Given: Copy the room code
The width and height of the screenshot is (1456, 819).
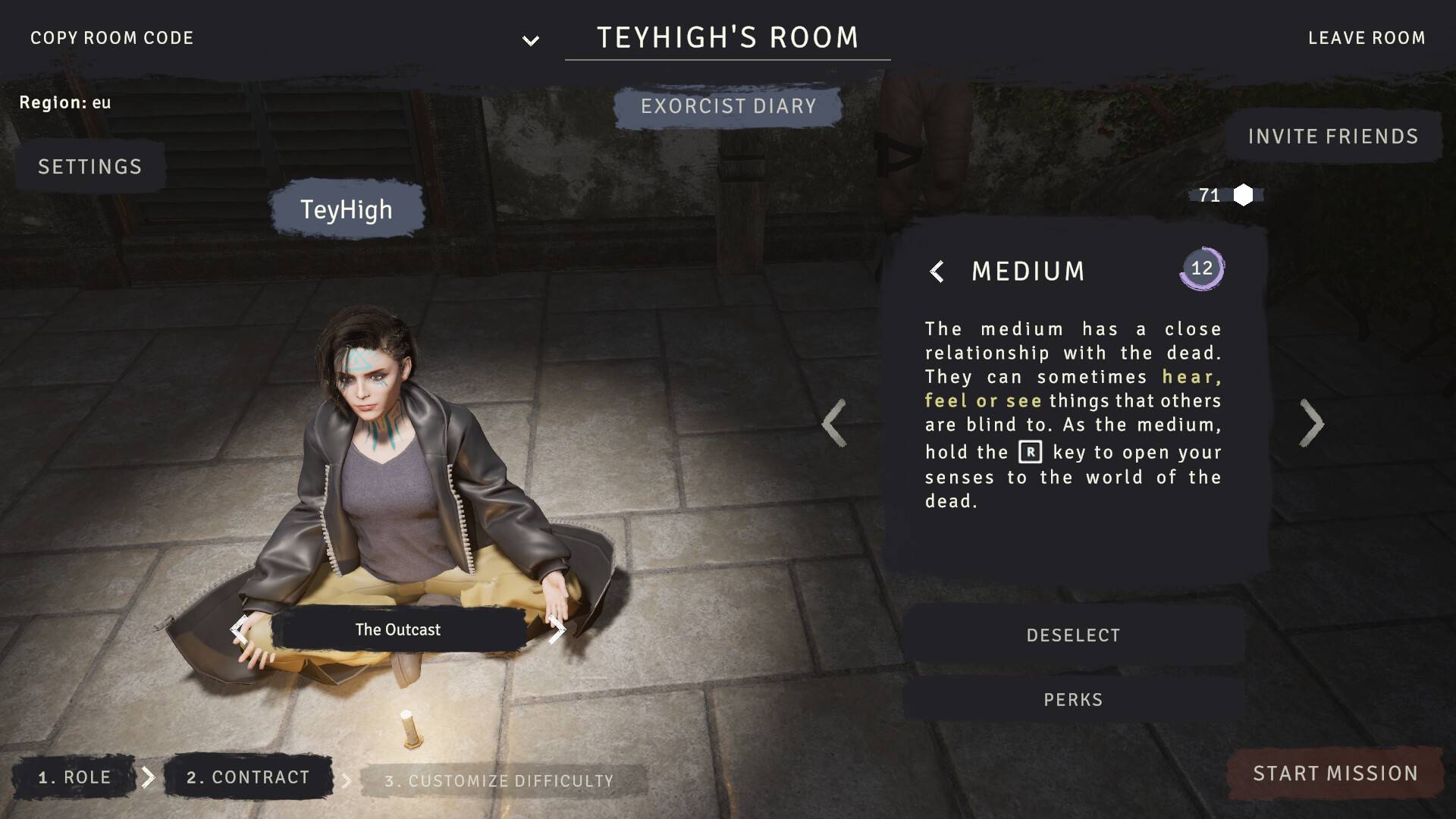Looking at the screenshot, I should coord(111,38).
